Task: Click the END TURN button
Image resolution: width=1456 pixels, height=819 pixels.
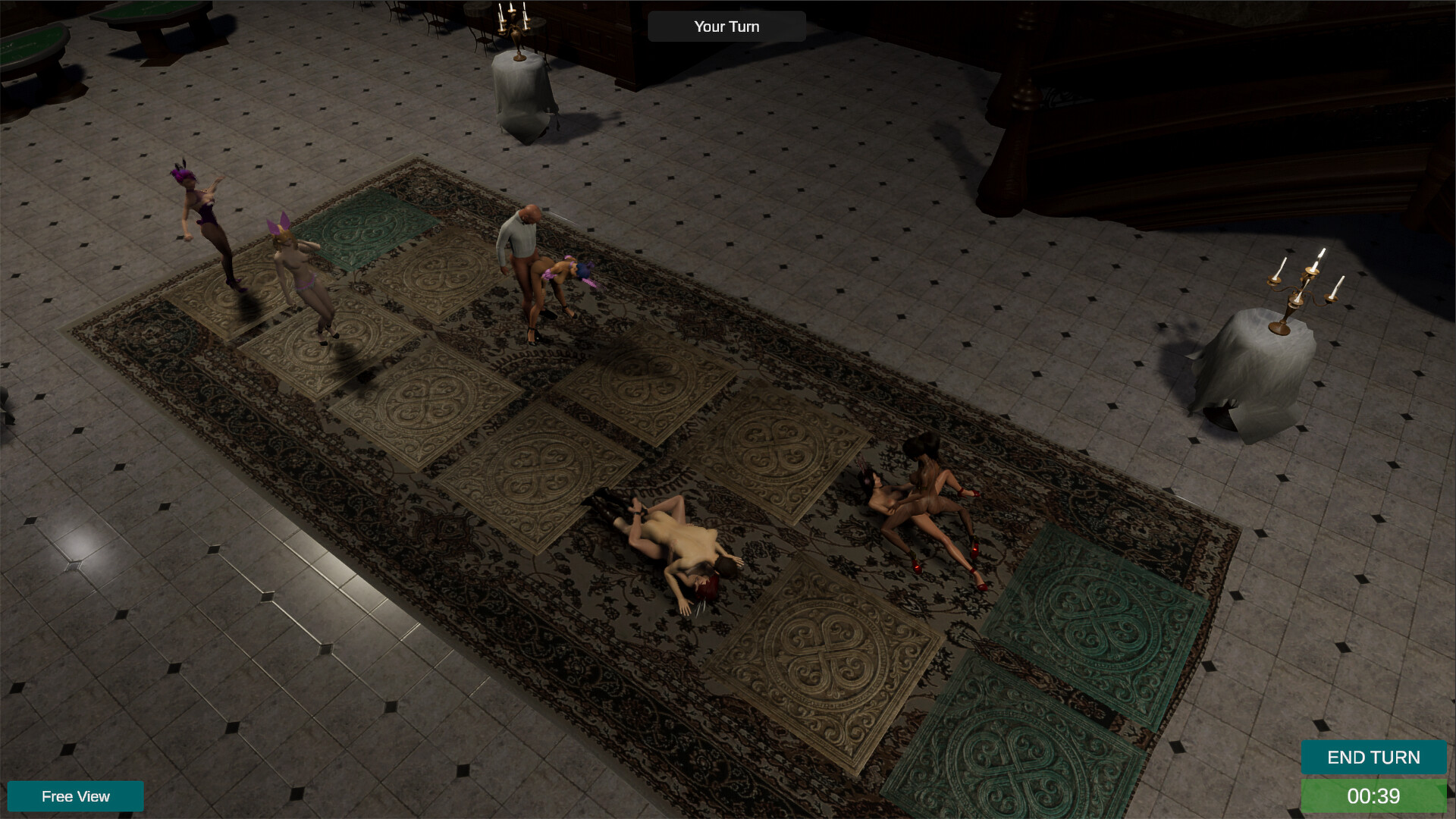Action: tap(1373, 757)
